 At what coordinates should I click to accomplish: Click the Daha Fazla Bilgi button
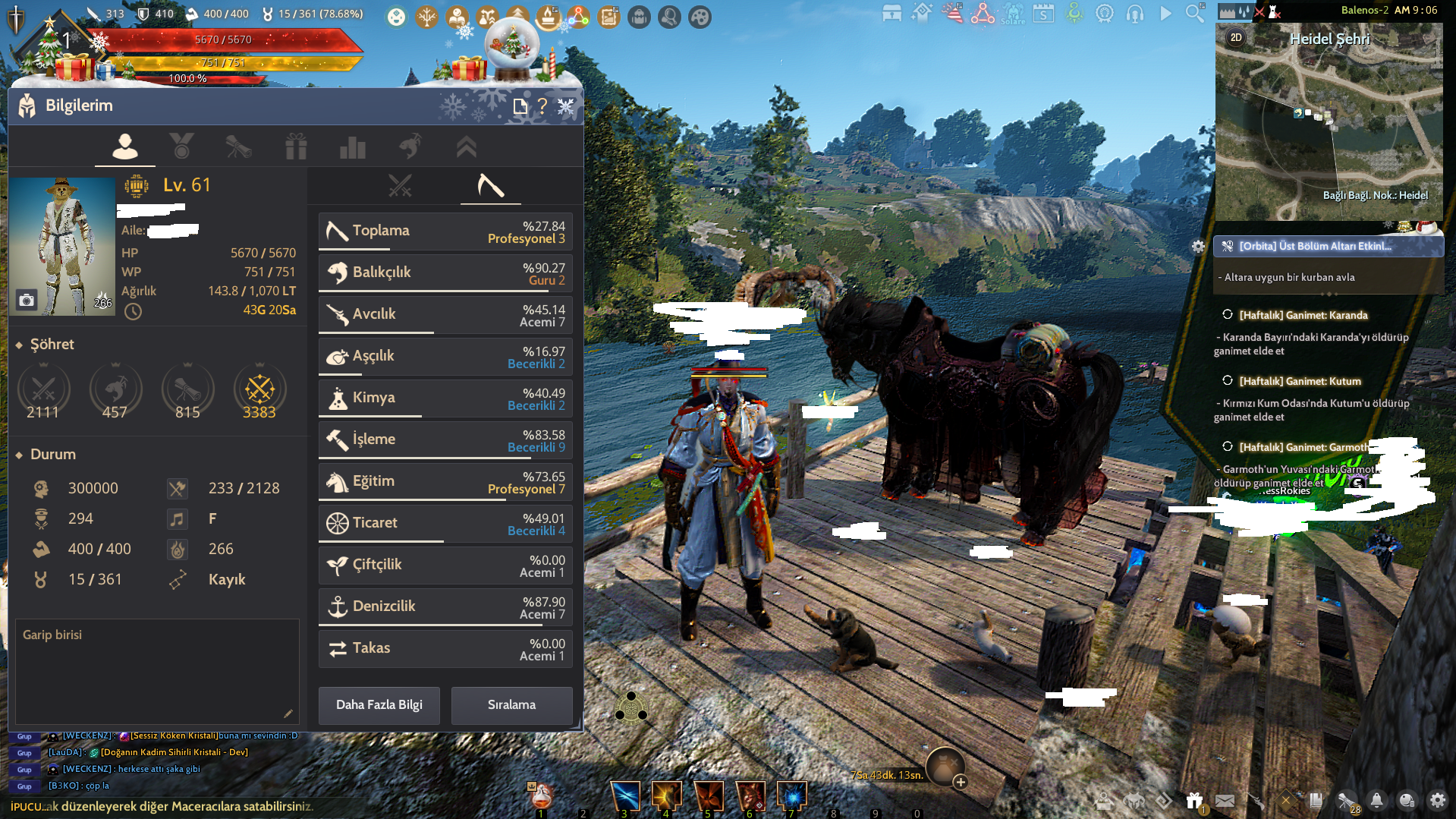tap(379, 705)
